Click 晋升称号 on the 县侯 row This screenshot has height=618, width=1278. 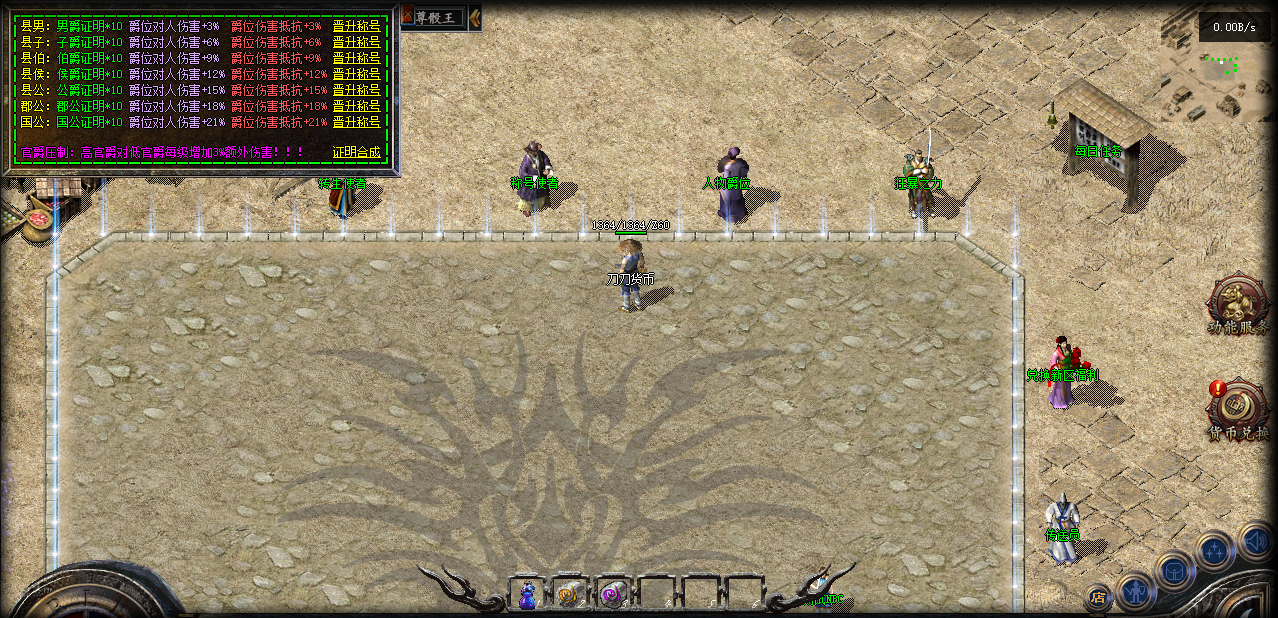(356, 74)
